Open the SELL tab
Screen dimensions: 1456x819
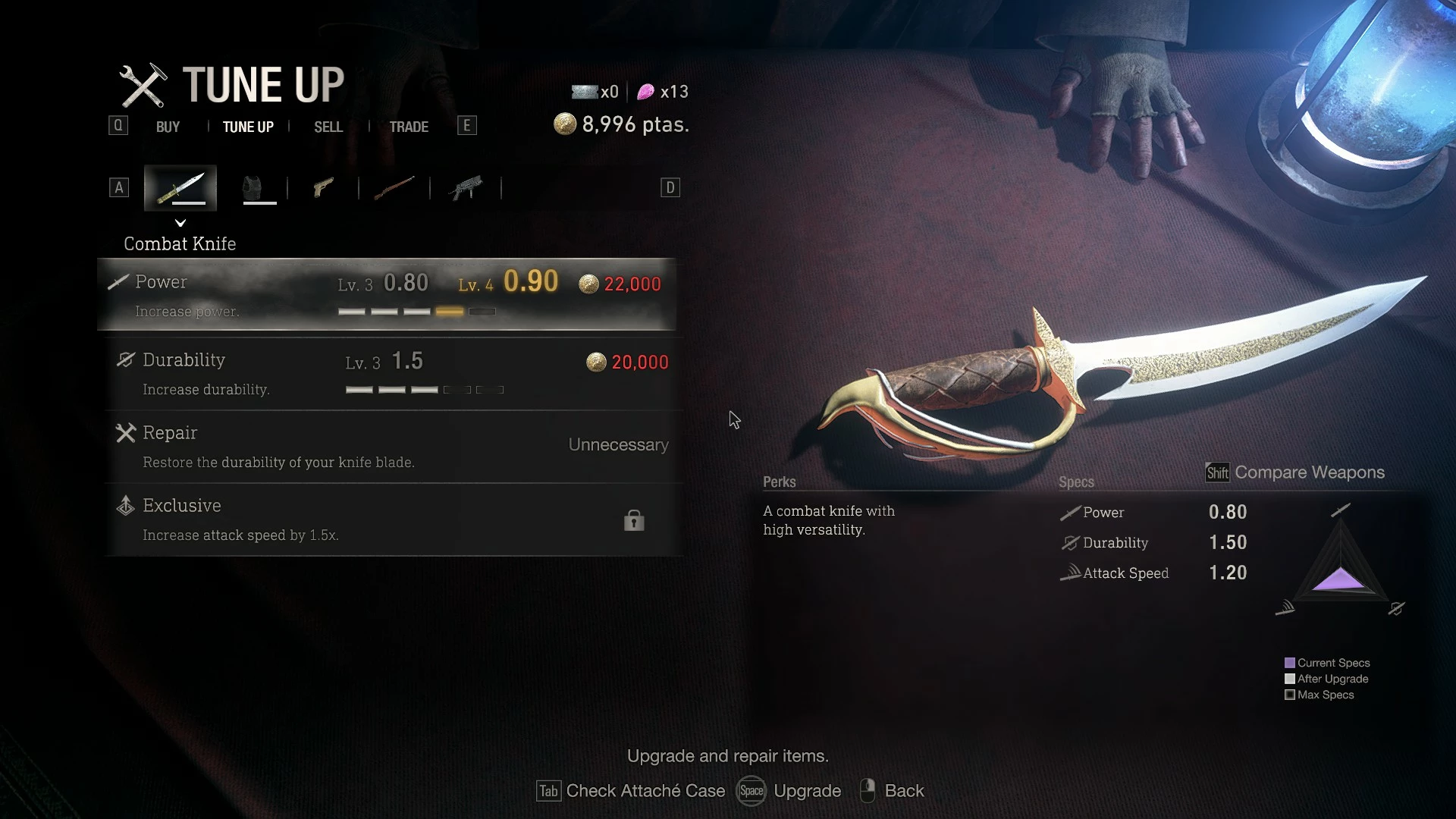point(328,127)
